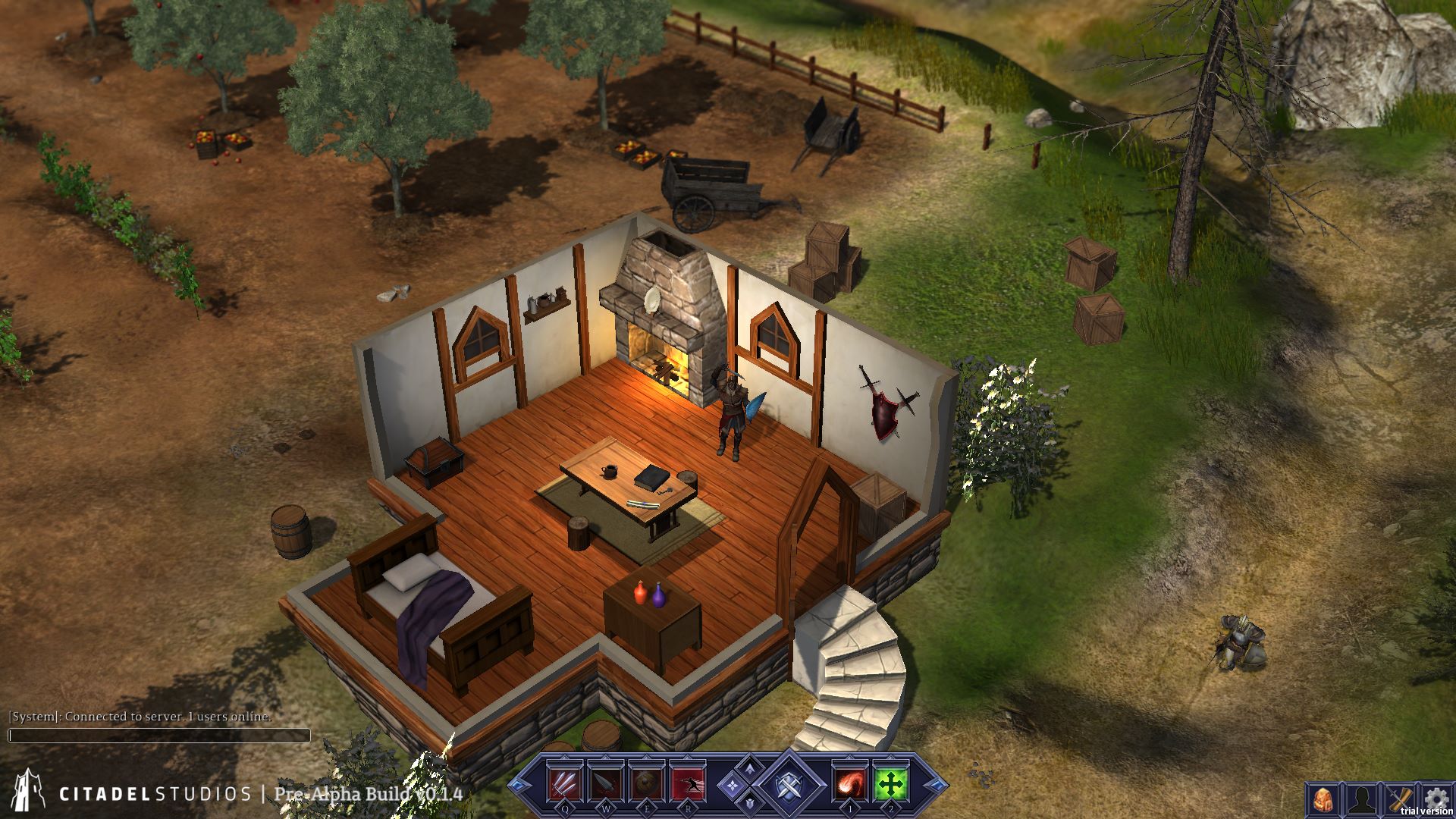Click the blue gem at hotbar's left end

pos(518,784)
